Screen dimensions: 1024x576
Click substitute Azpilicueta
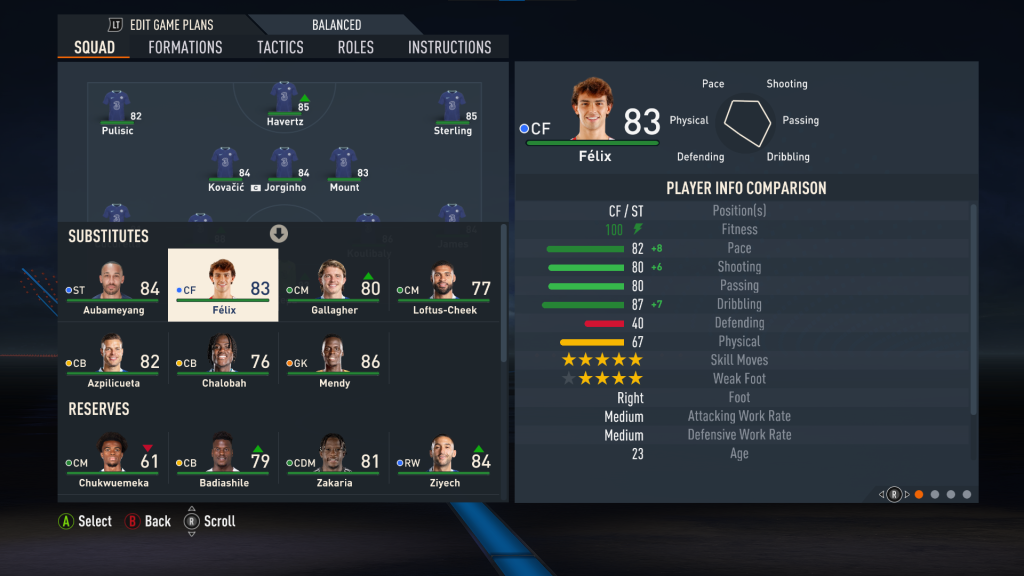coord(113,360)
